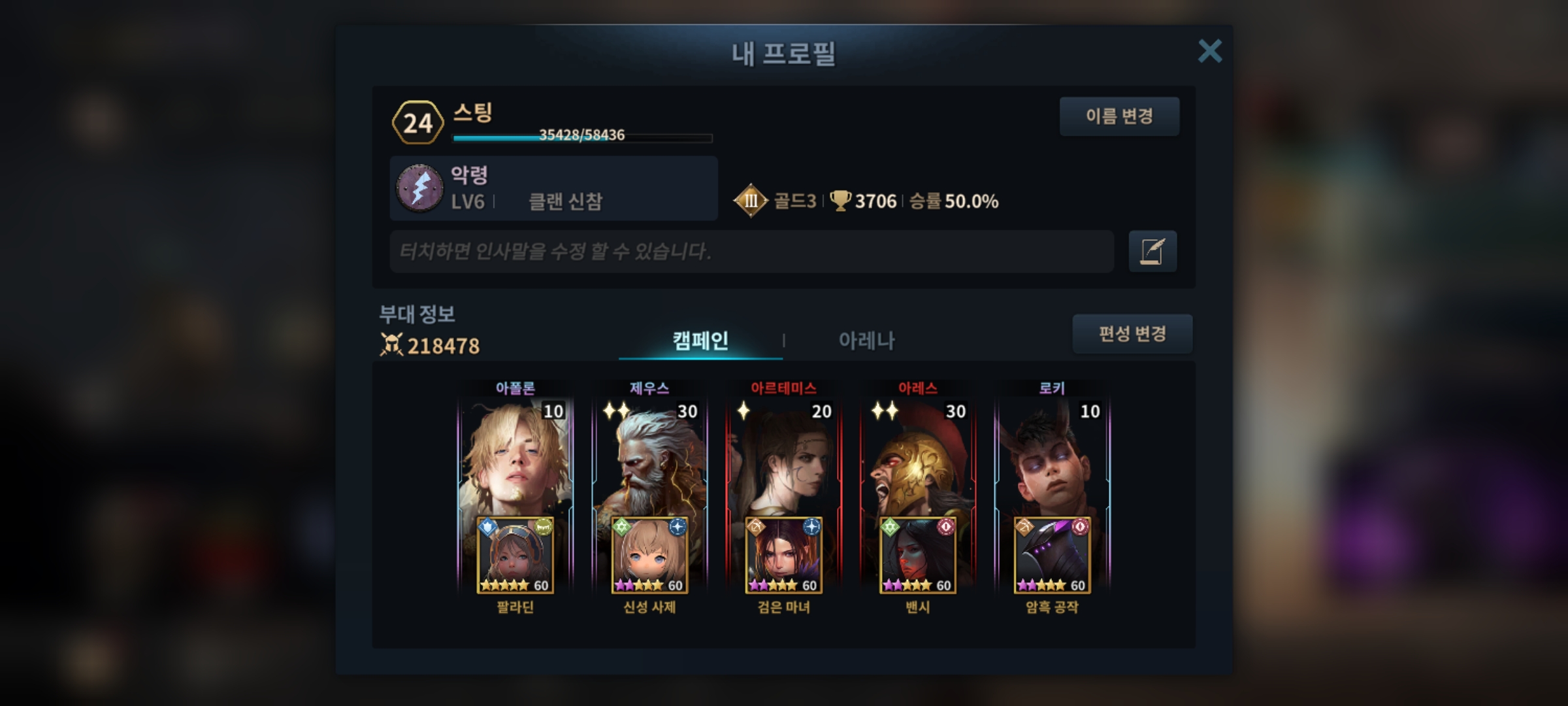Close the 내 프로필 profile window
Screen dimensions: 1568x706
pyautogui.click(x=1209, y=51)
